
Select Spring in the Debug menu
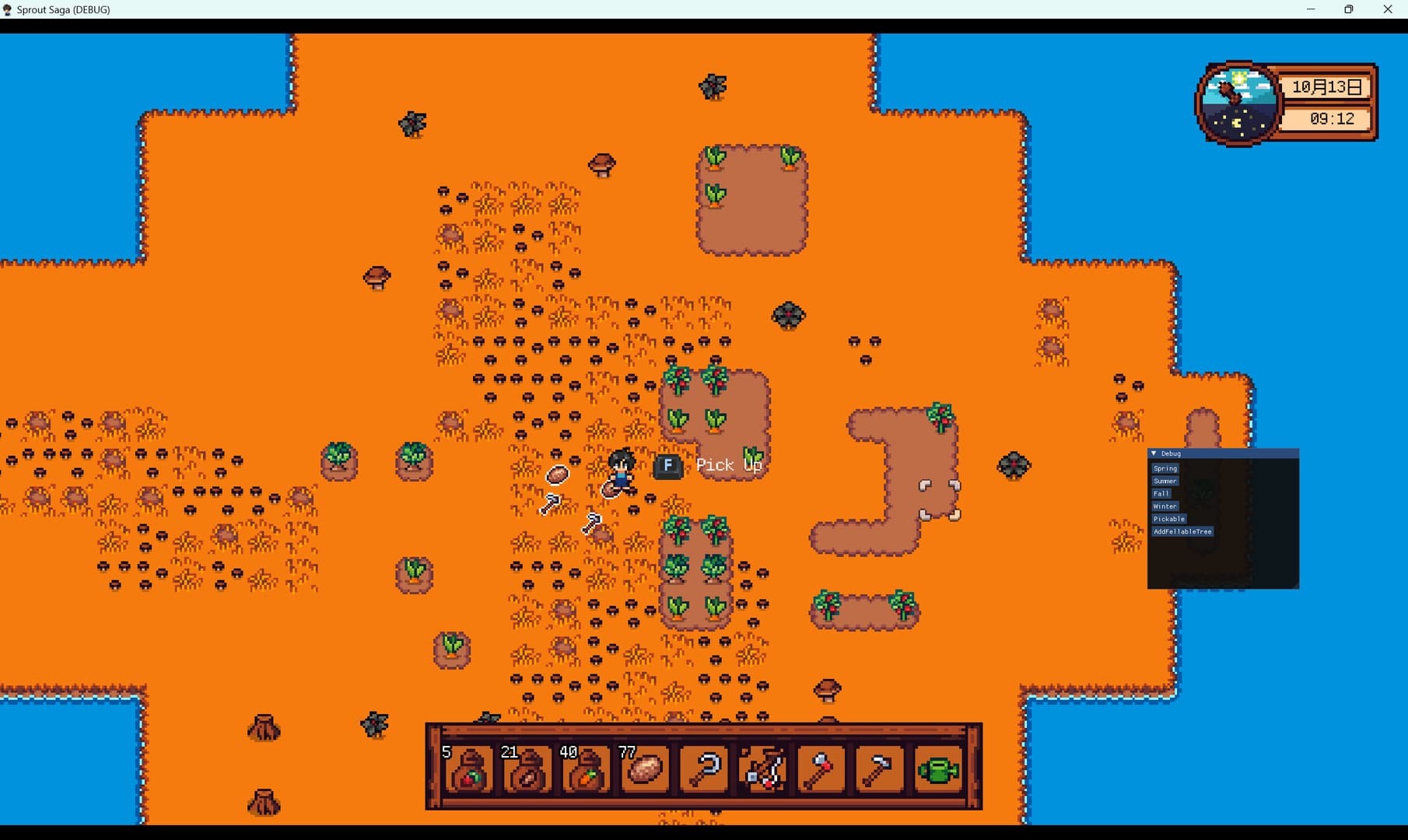(x=1165, y=468)
